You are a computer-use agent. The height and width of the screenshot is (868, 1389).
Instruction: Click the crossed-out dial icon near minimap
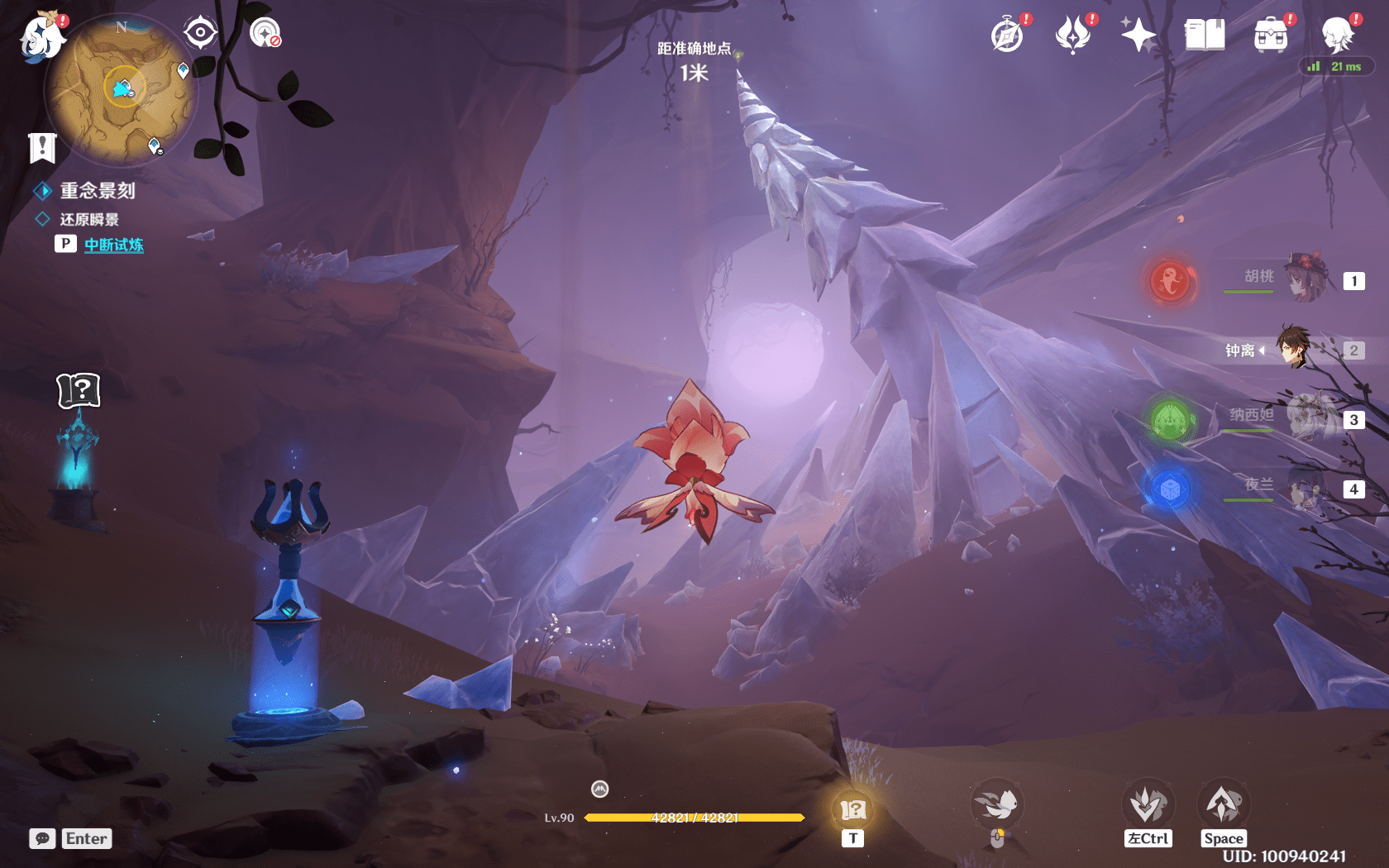pyautogui.click(x=265, y=33)
